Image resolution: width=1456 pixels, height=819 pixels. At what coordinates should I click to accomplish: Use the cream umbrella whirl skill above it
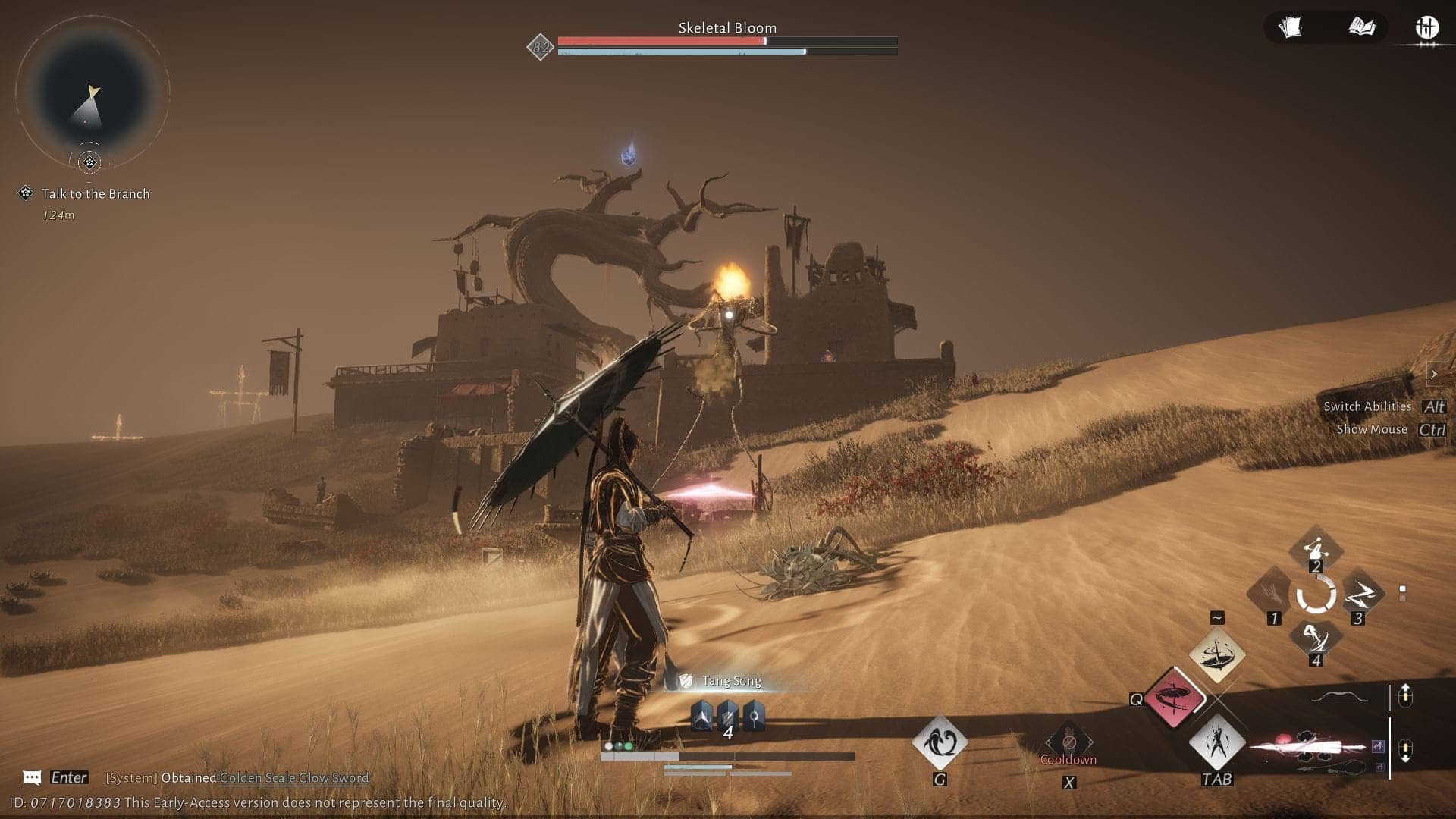click(1216, 654)
